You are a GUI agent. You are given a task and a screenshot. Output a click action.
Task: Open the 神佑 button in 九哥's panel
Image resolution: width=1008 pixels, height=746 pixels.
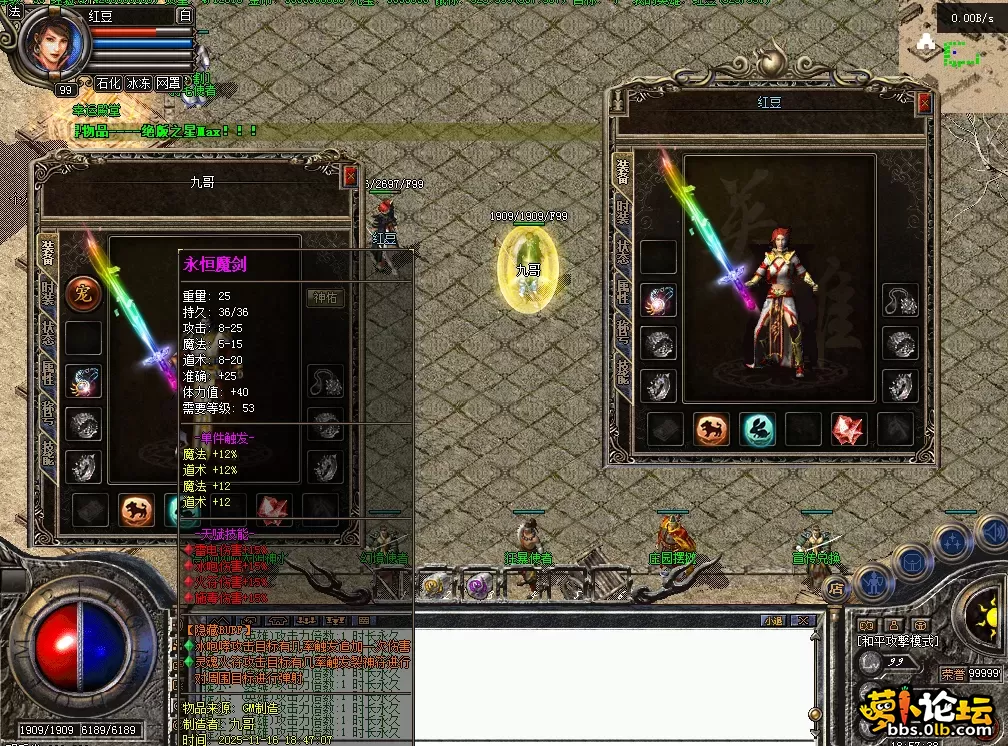click(x=326, y=297)
